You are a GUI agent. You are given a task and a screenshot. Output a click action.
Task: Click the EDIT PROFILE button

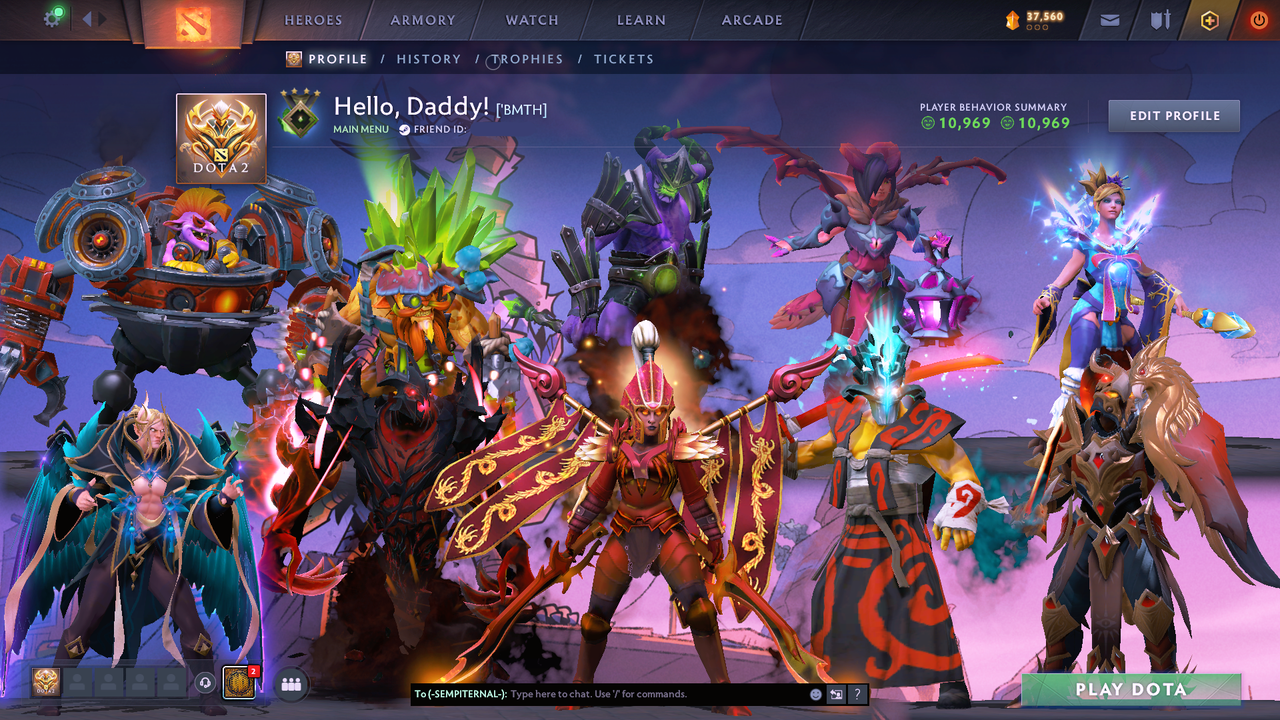1173,115
